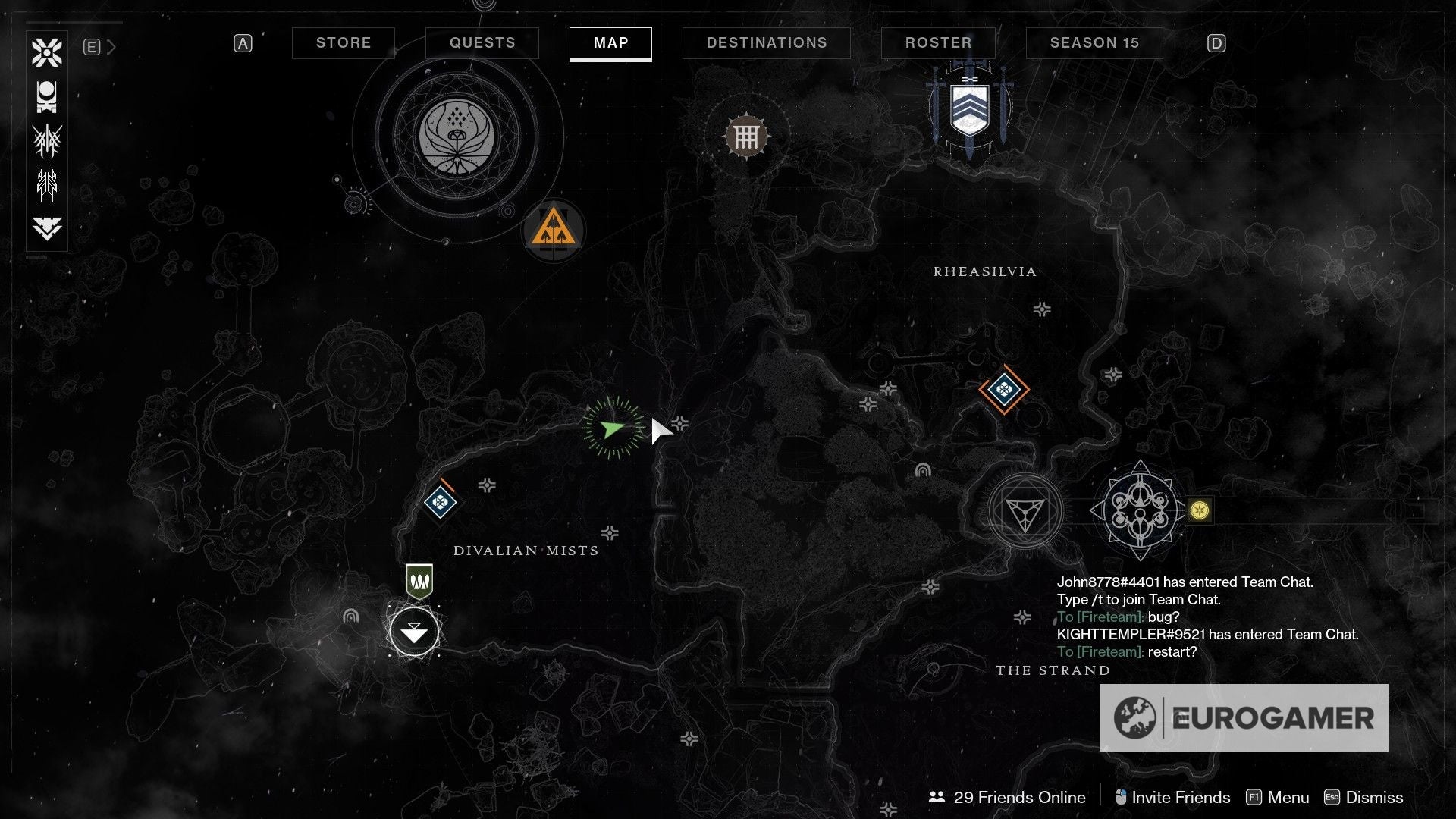Select the green shield vendor marker
1456x819 pixels.
419,582
